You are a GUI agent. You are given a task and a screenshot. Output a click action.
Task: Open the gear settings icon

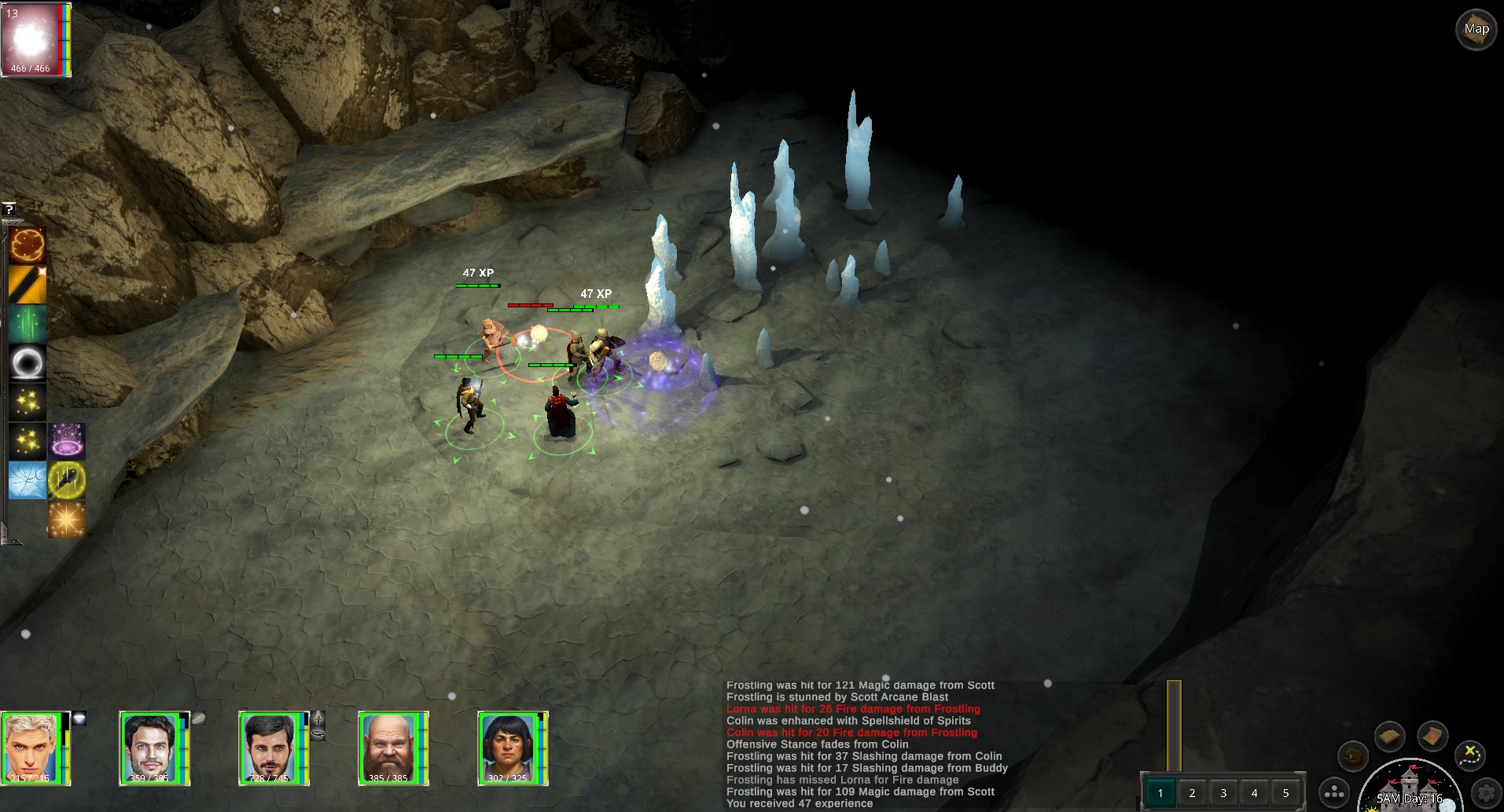1485,792
